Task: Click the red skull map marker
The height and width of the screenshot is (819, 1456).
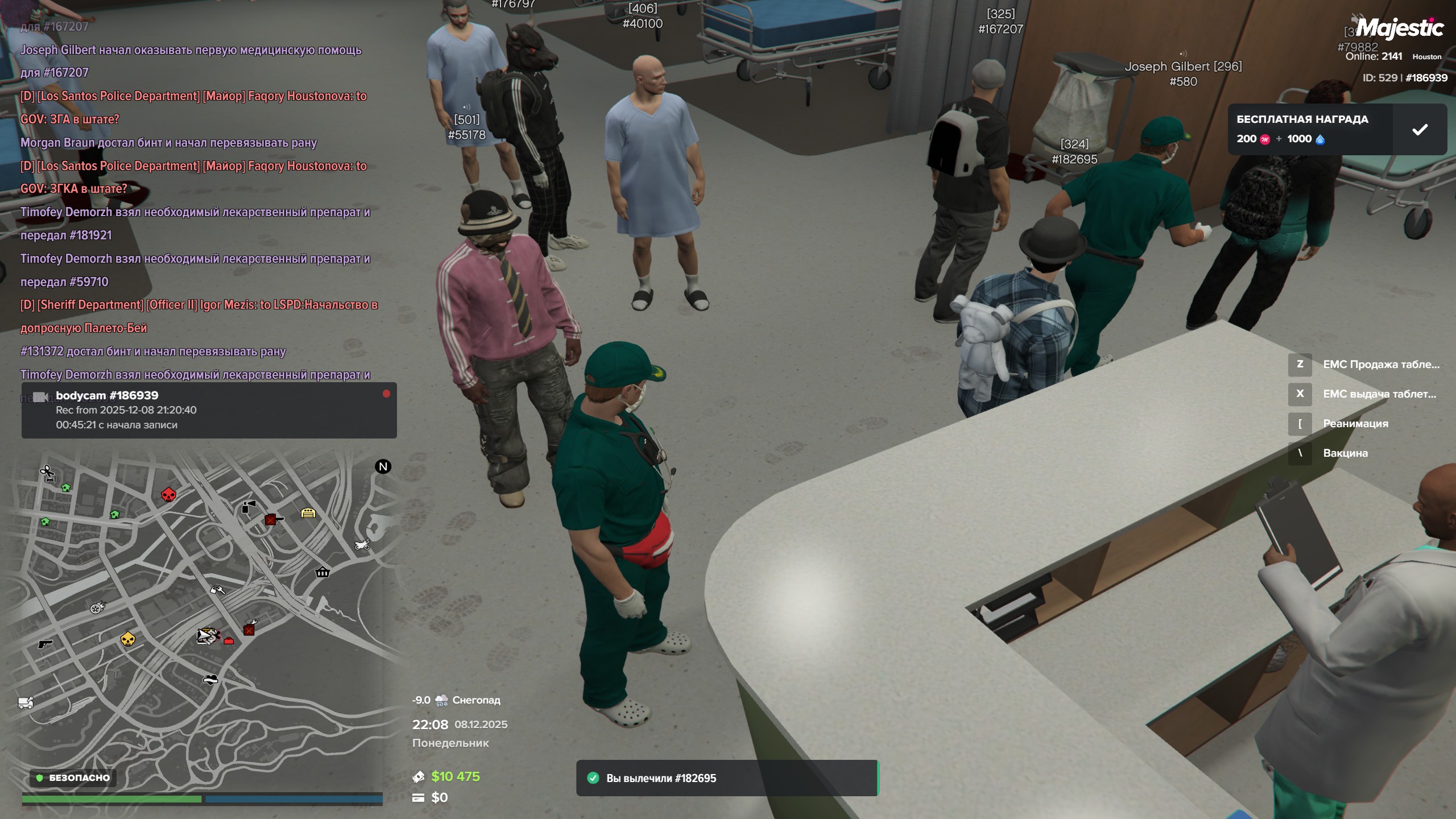Action: click(x=168, y=495)
